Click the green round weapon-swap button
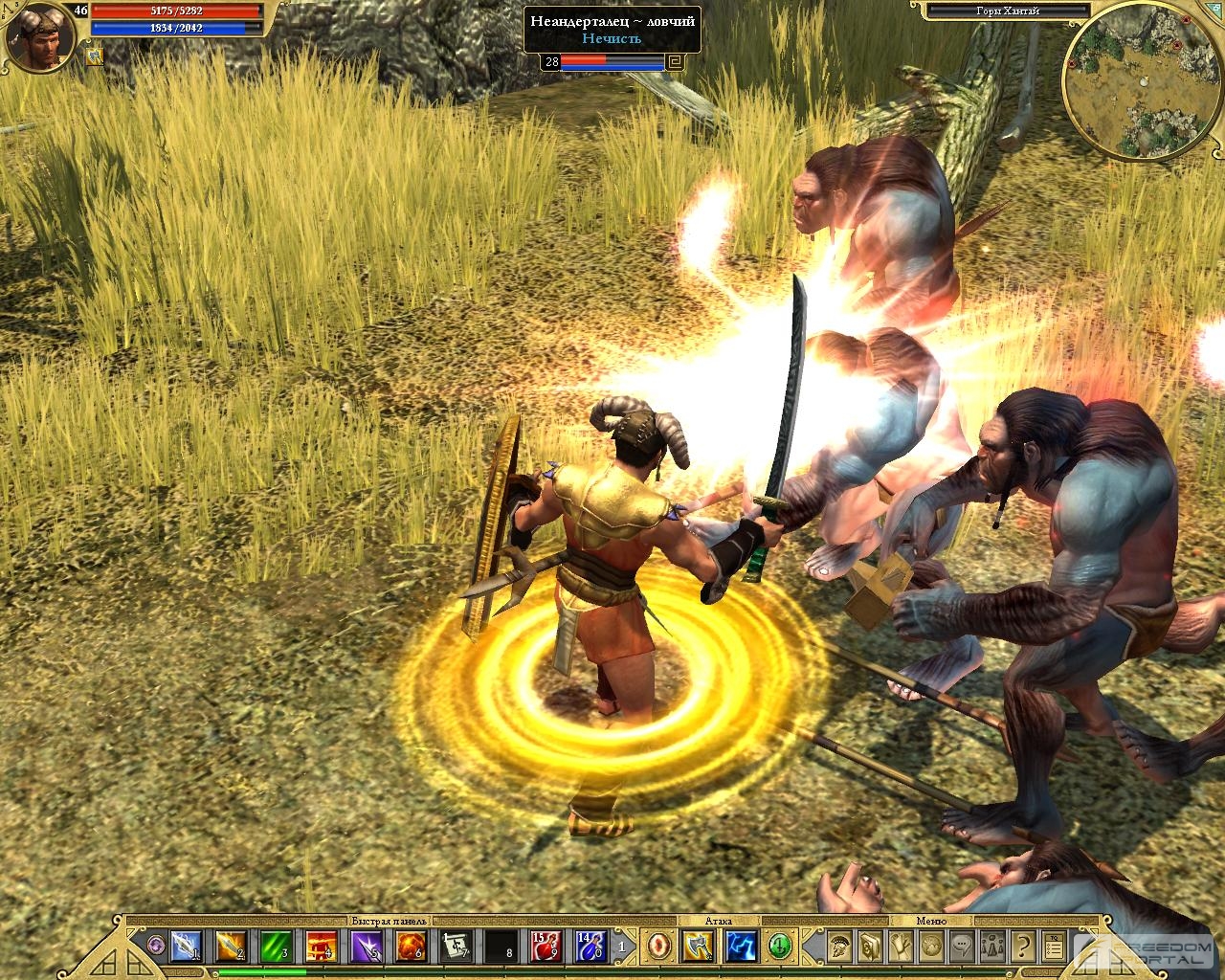This screenshot has height=980, width=1225. point(781,947)
